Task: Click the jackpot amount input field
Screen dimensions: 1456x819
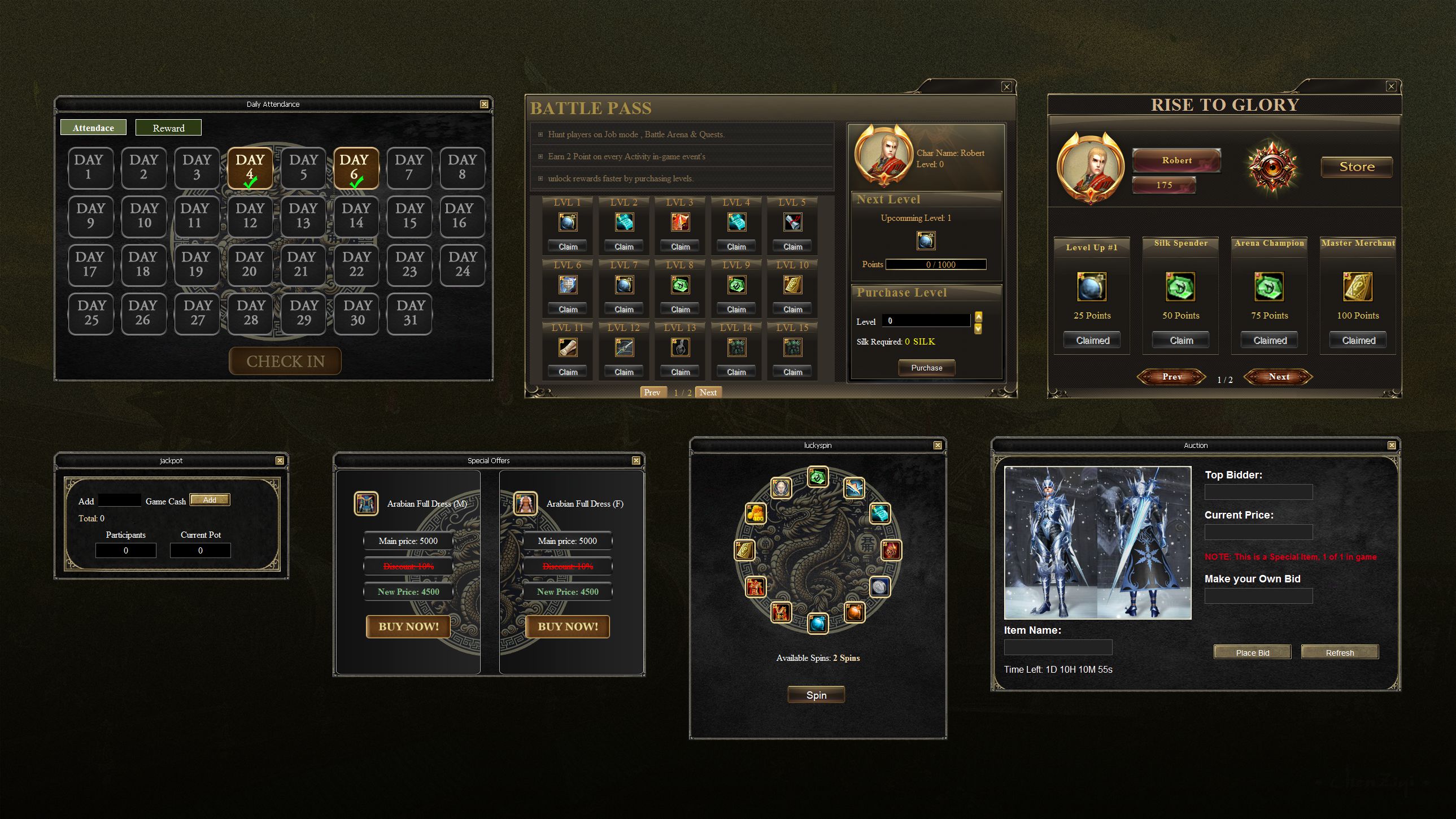Action: tap(119, 500)
